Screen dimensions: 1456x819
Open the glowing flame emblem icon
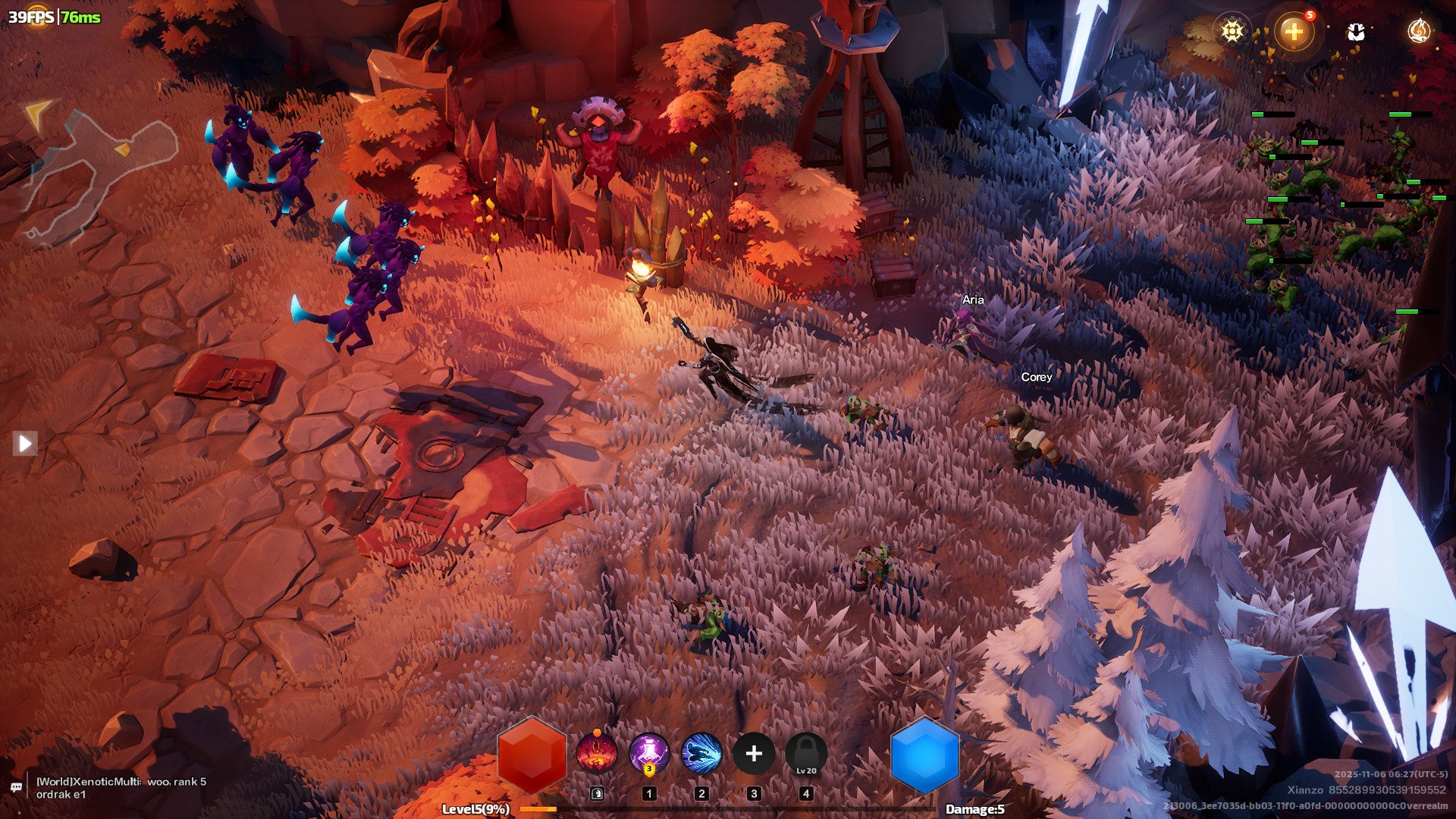pos(1418,31)
